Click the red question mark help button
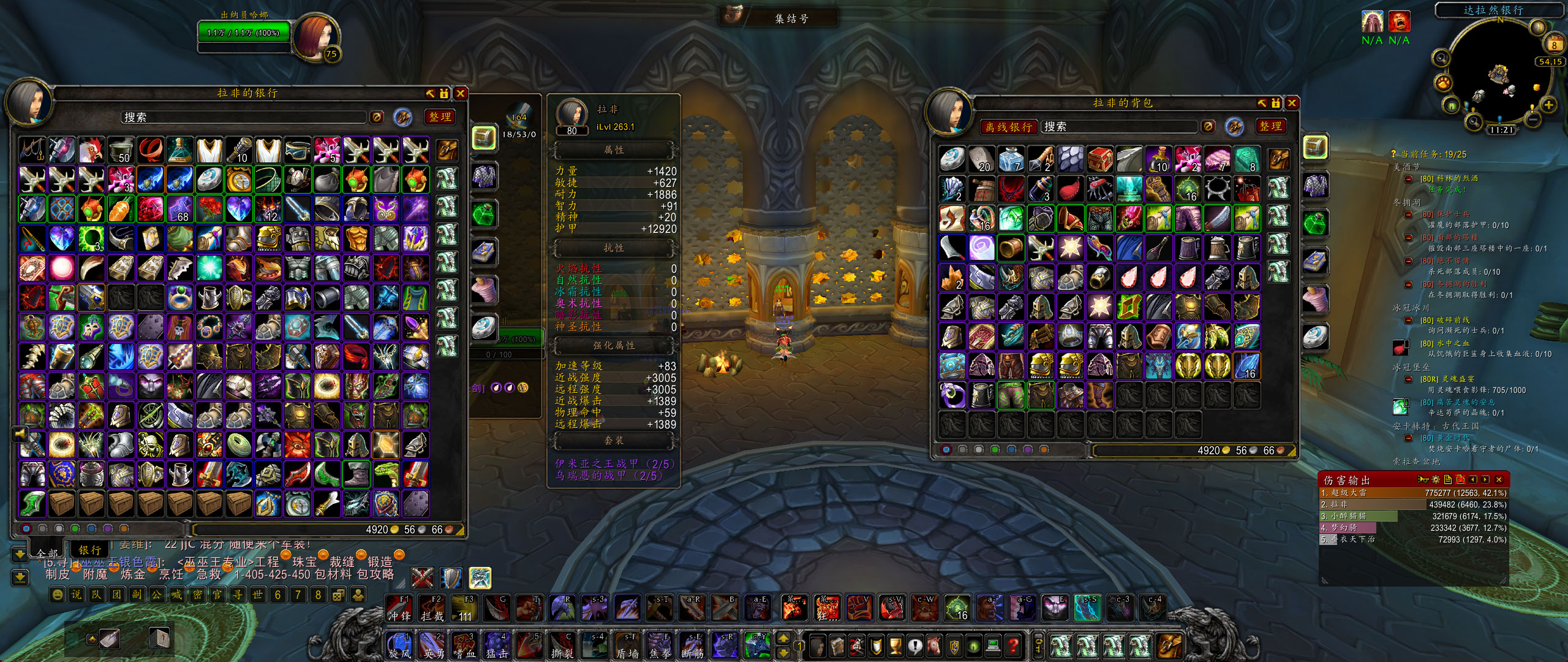The width and height of the screenshot is (1568, 662). 1013,645
